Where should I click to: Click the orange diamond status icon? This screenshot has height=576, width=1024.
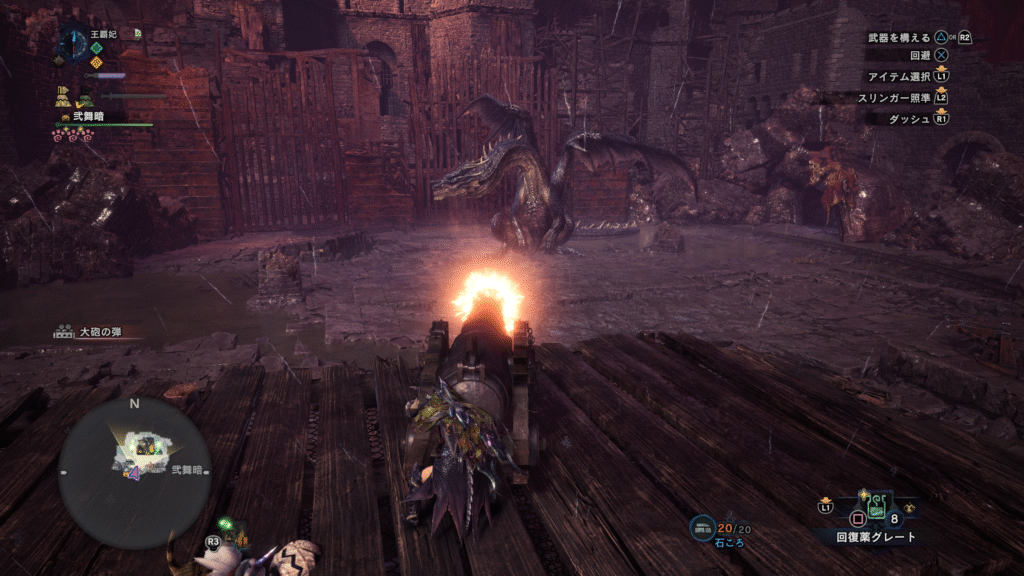click(96, 62)
